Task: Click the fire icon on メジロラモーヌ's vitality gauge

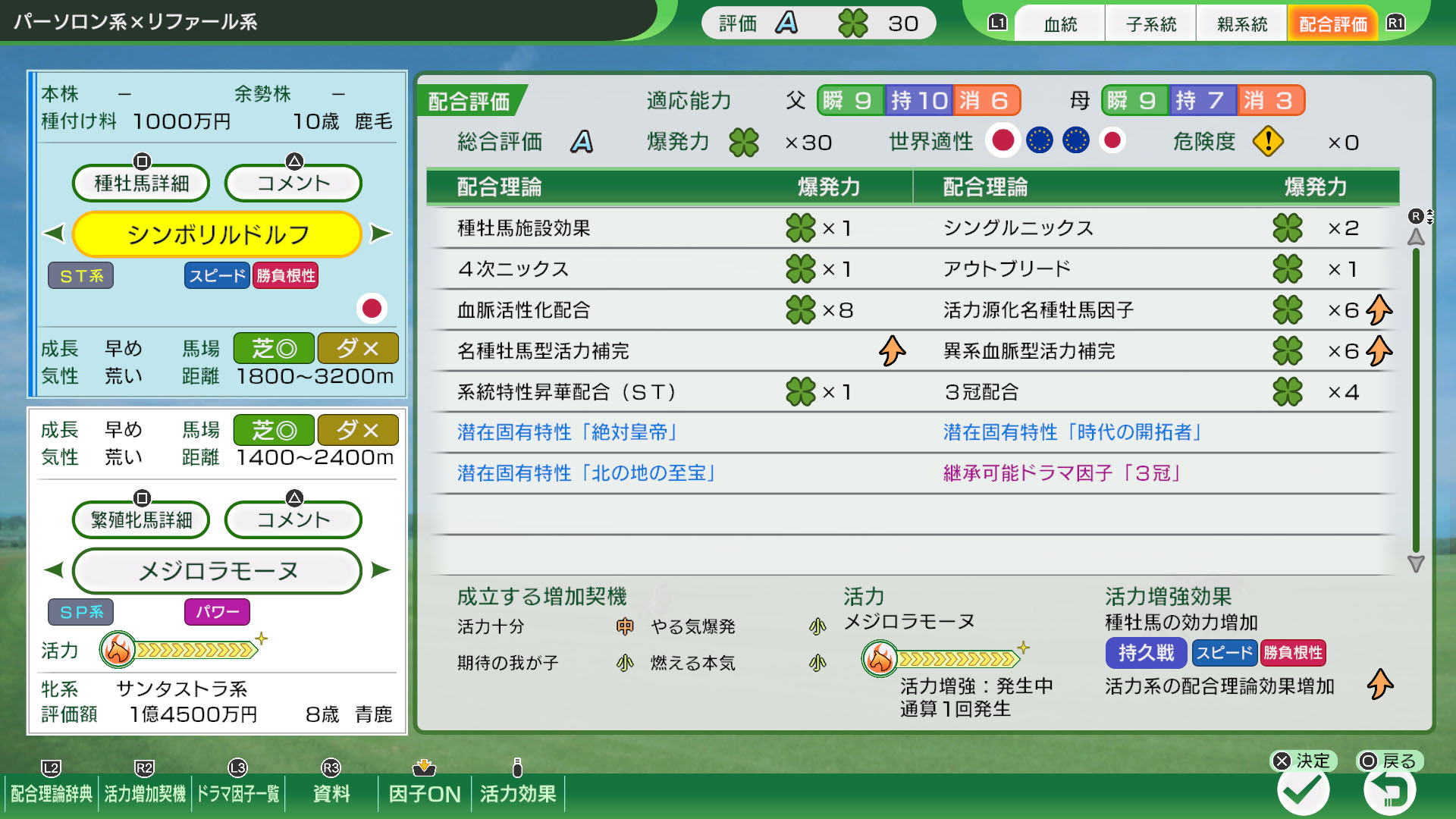Action: (880, 659)
